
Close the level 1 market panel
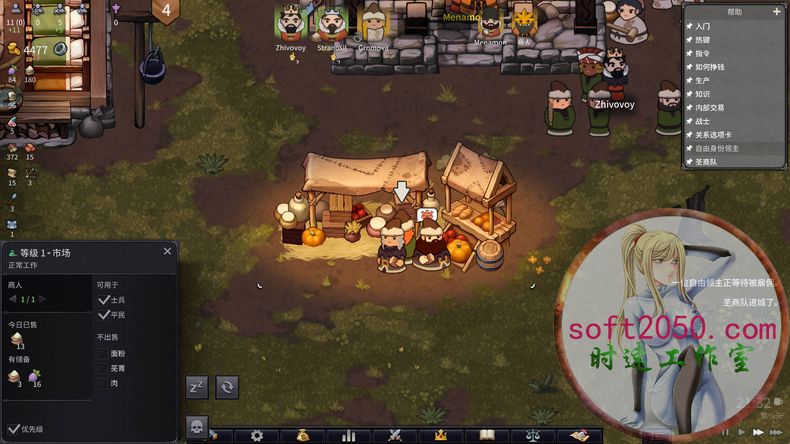[167, 252]
